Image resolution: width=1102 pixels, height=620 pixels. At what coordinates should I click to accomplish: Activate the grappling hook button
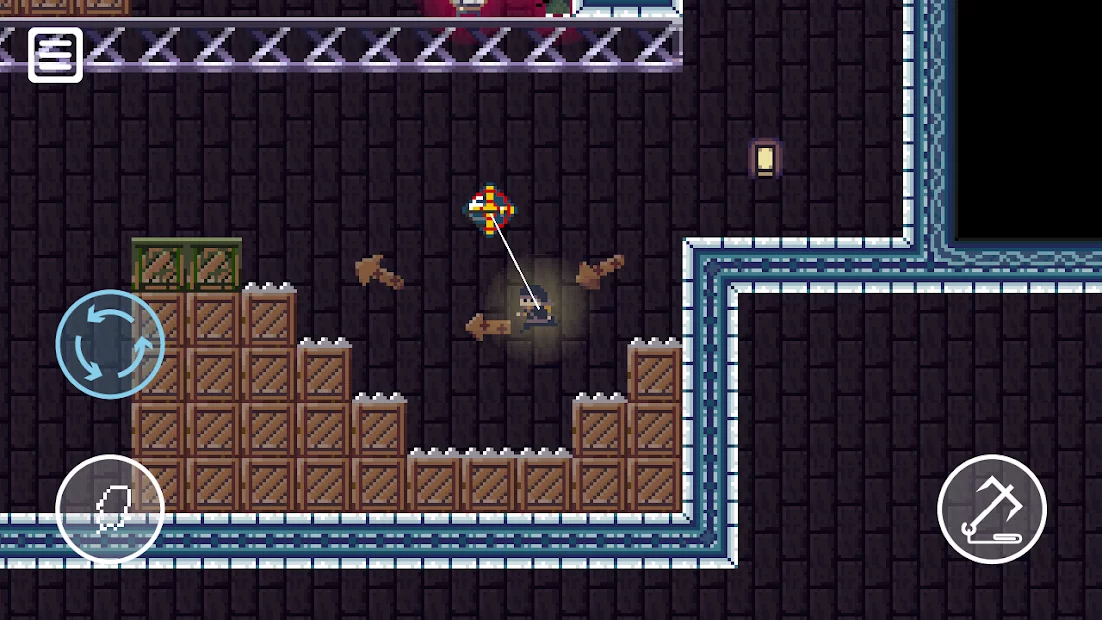pos(991,509)
